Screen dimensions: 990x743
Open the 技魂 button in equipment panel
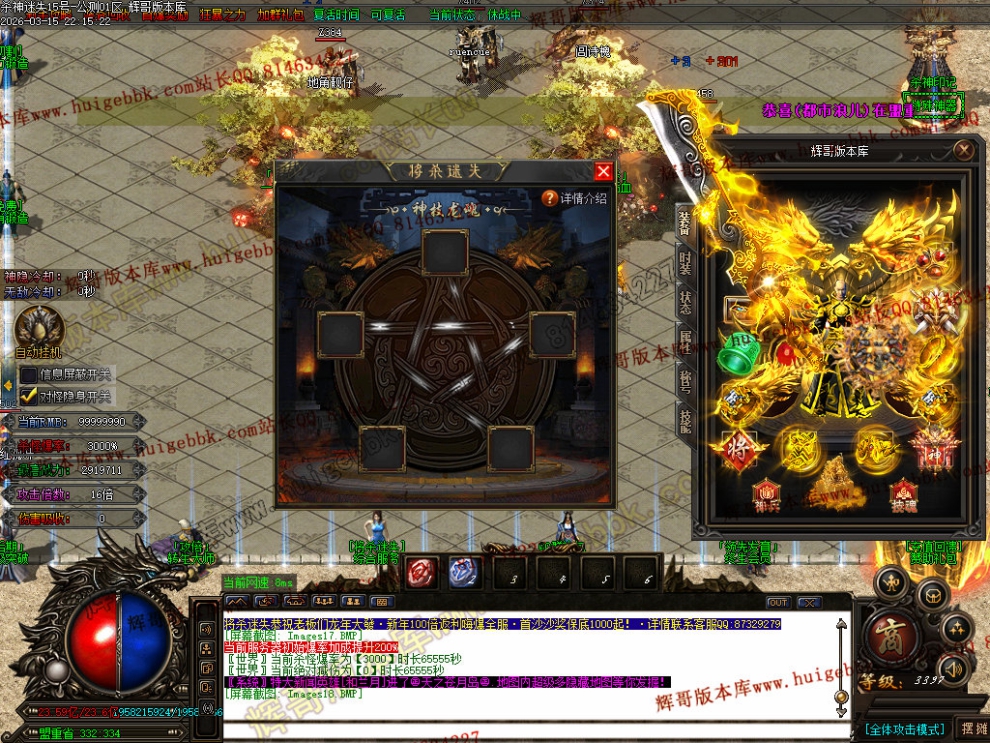point(904,494)
